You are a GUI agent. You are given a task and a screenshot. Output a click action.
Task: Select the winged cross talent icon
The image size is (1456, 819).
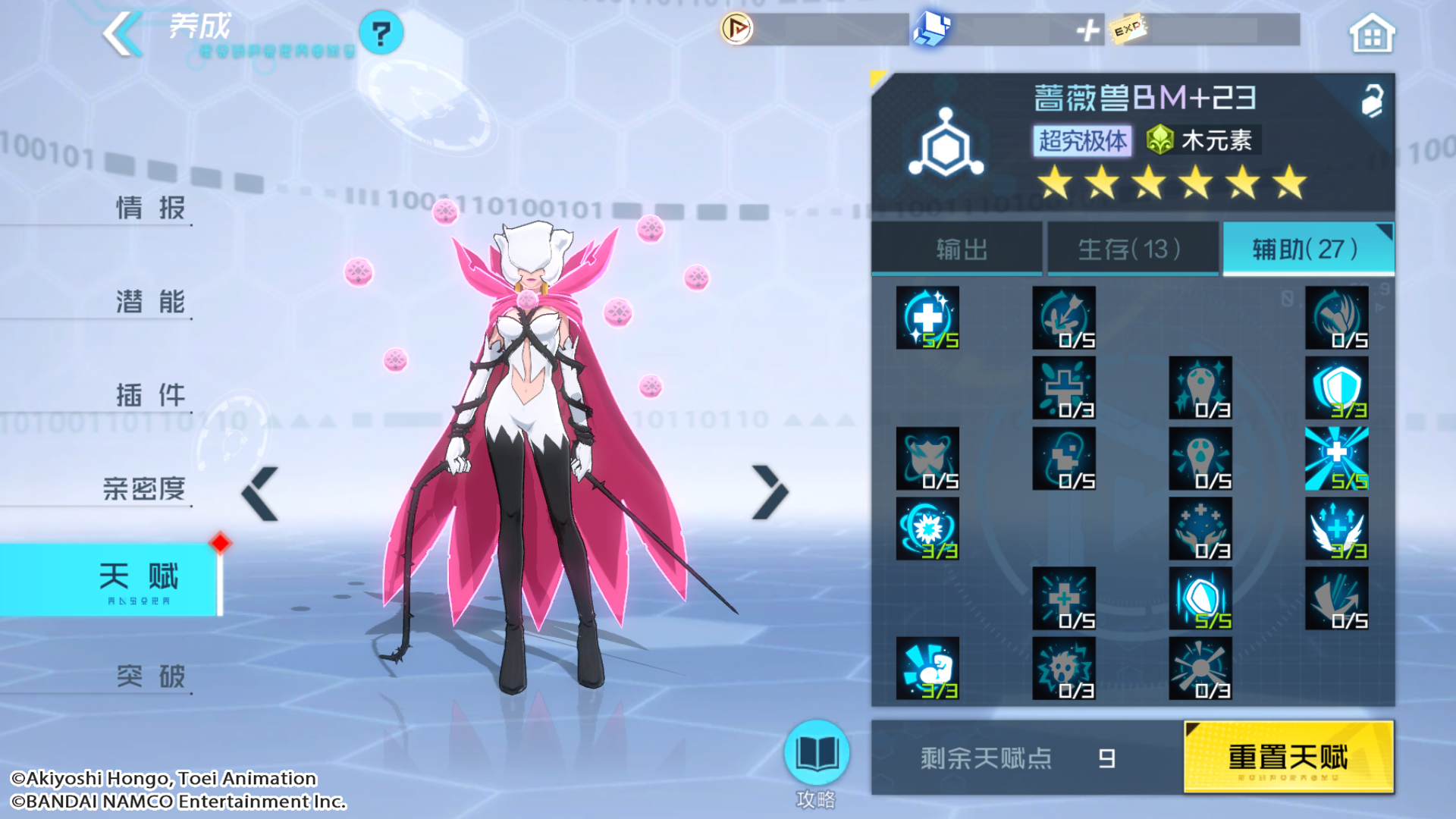pos(1336,529)
